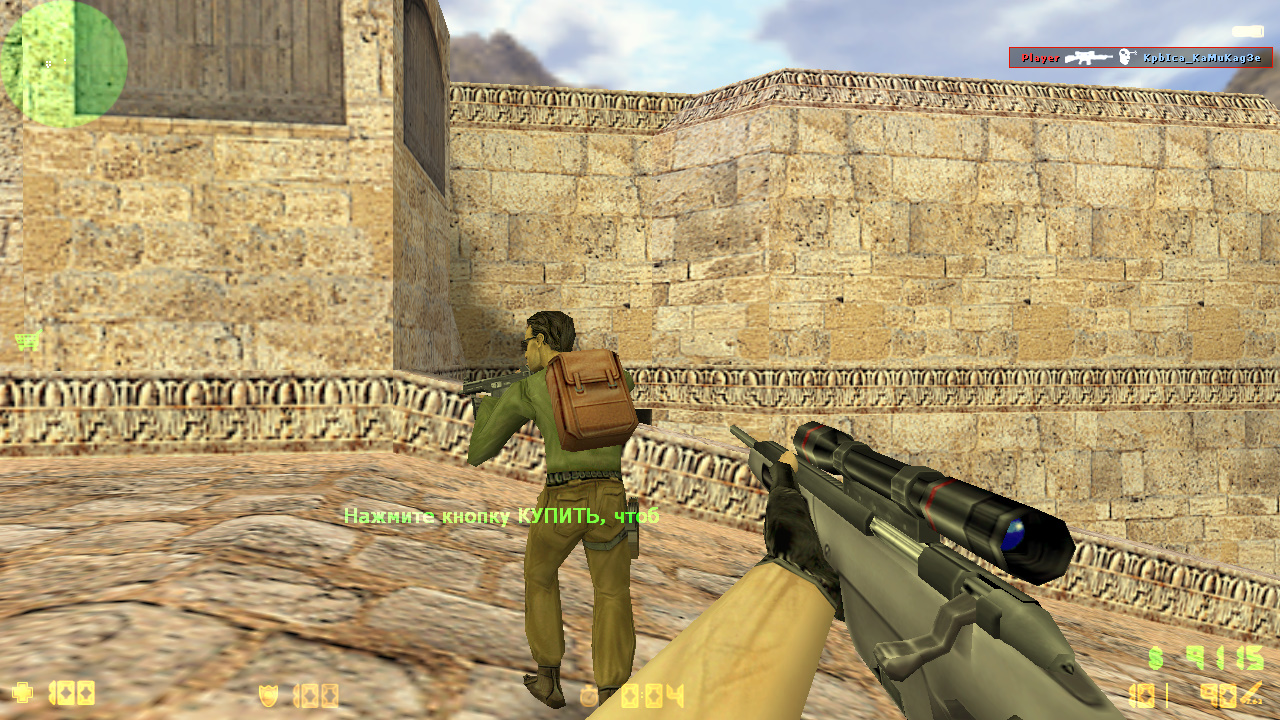Click the red-bordered kill feed entry
This screenshot has height=720, width=1280.
click(1140, 58)
